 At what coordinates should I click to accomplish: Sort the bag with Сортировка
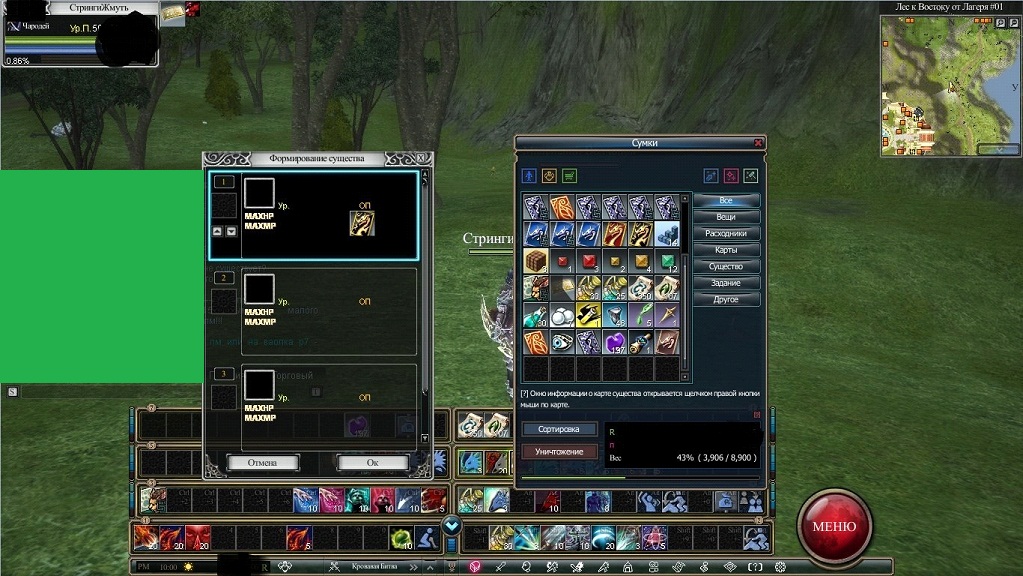558,429
